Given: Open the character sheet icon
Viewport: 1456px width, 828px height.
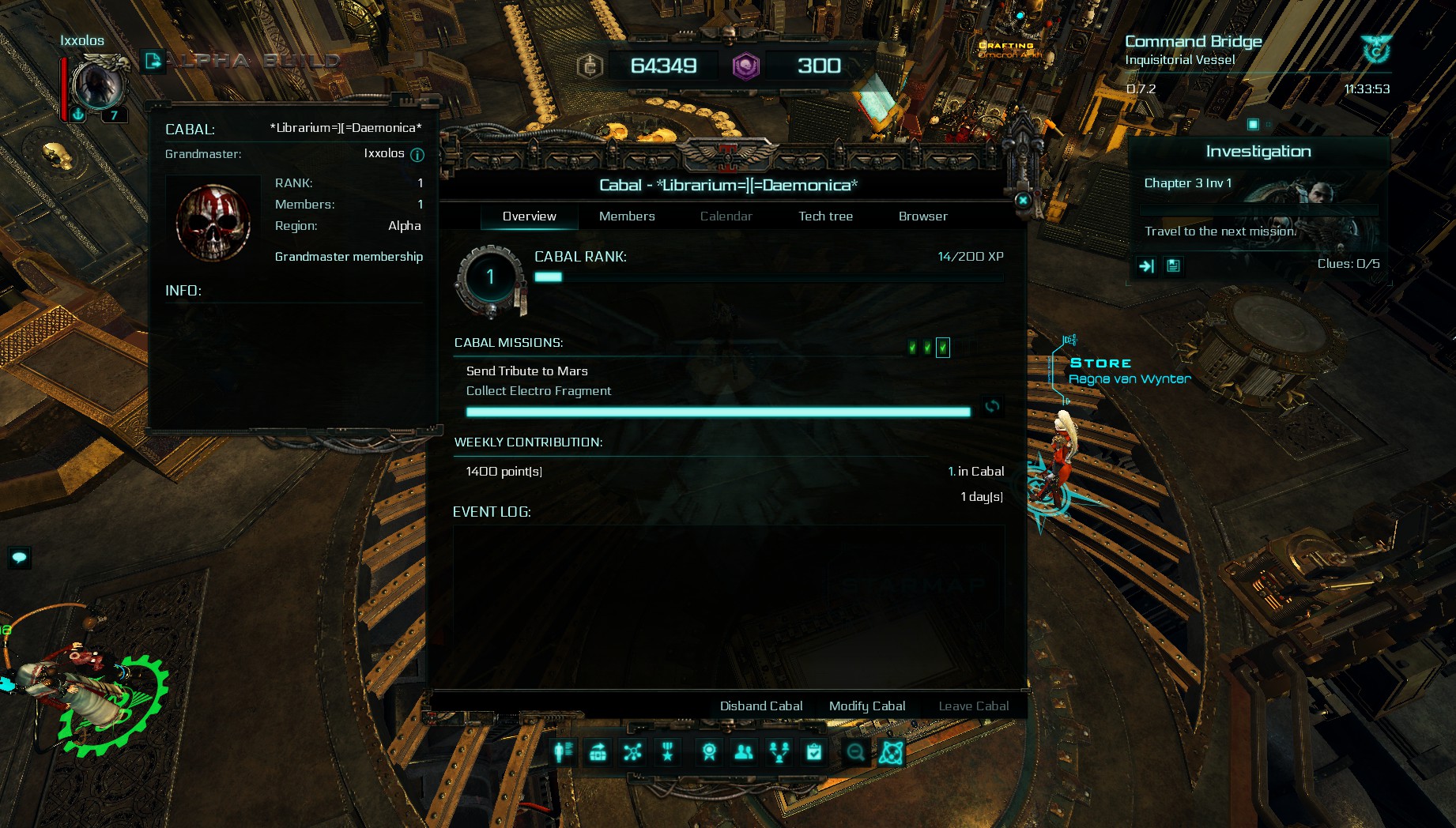Looking at the screenshot, I should tap(563, 752).
